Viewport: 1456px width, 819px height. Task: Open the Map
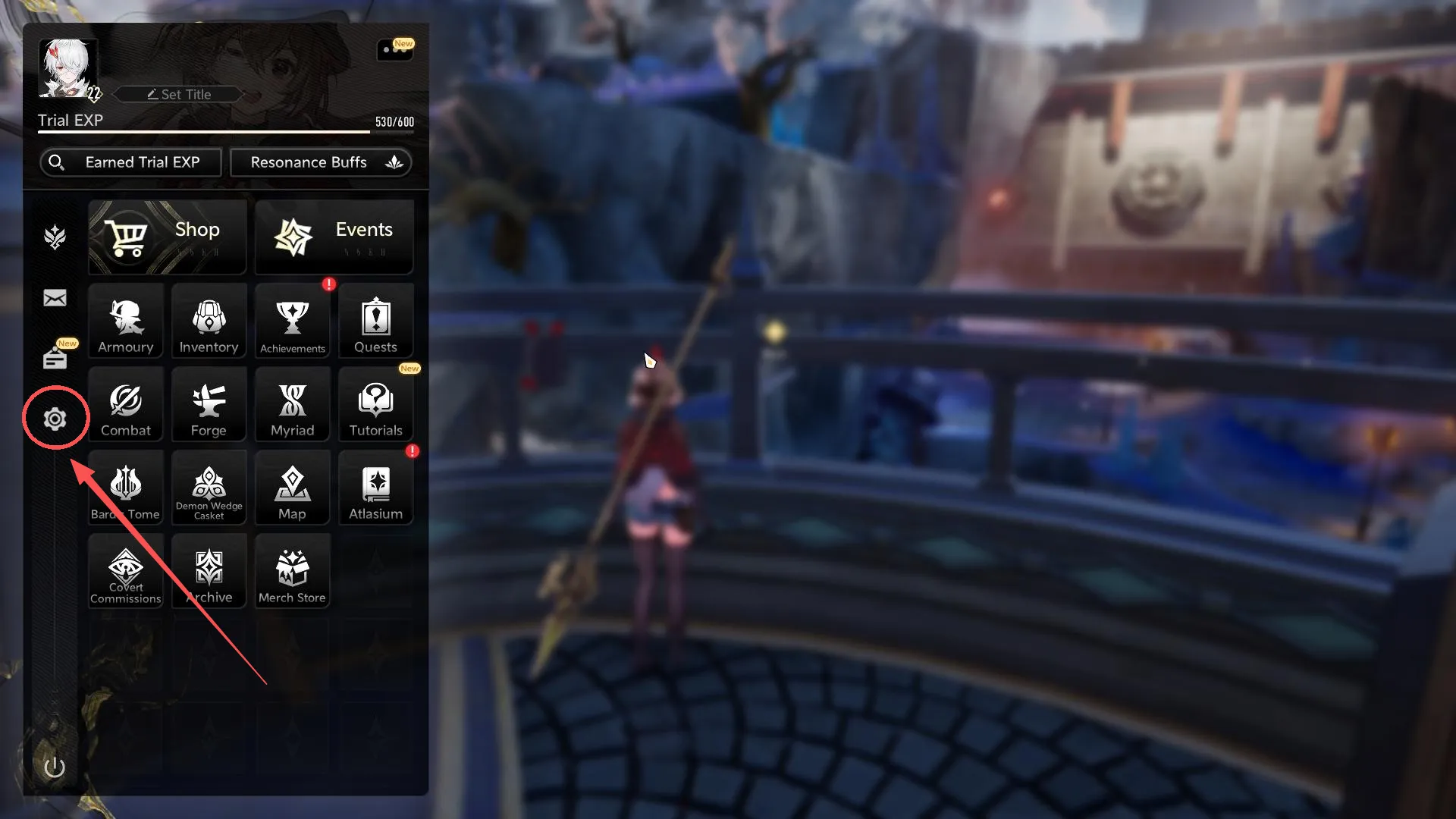[x=293, y=488]
